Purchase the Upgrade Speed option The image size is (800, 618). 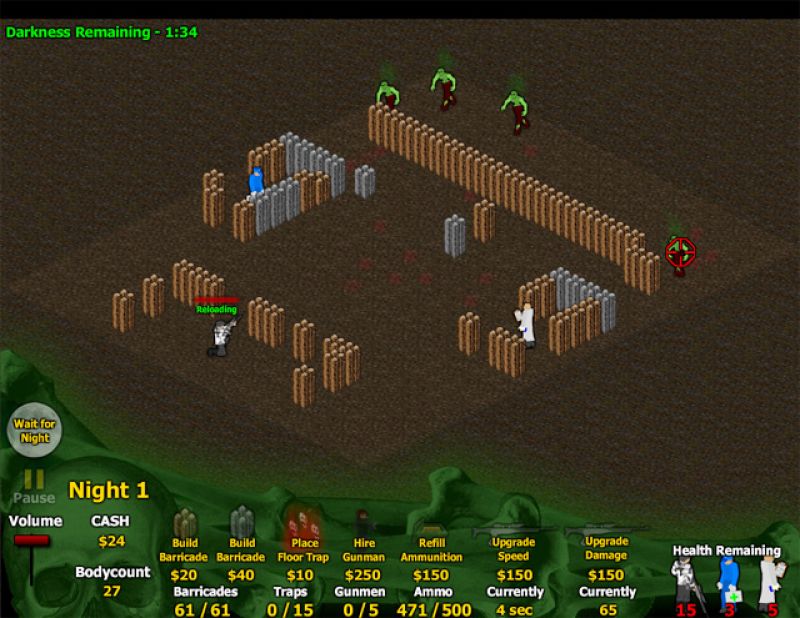coord(514,541)
